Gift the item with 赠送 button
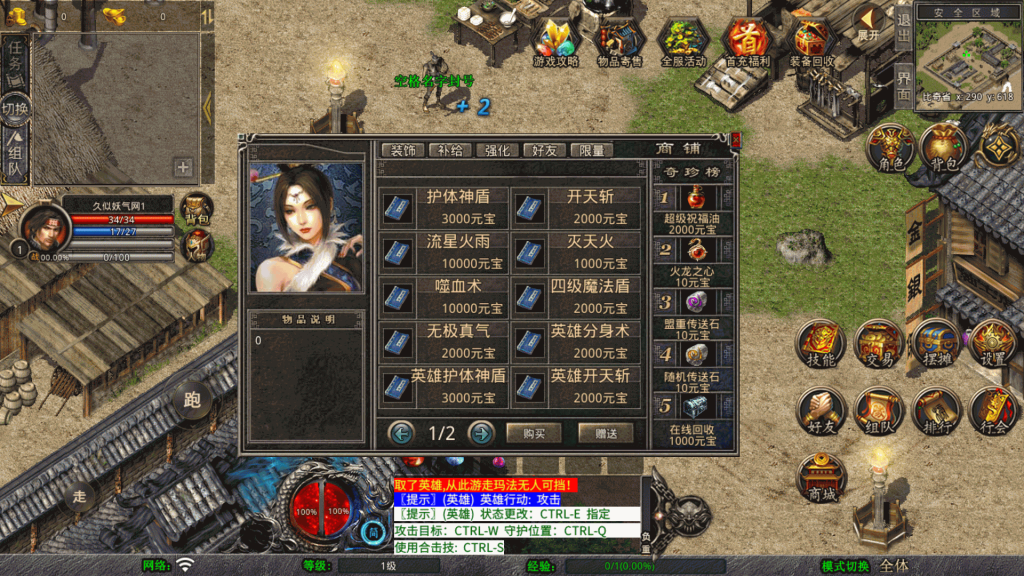 pos(605,433)
